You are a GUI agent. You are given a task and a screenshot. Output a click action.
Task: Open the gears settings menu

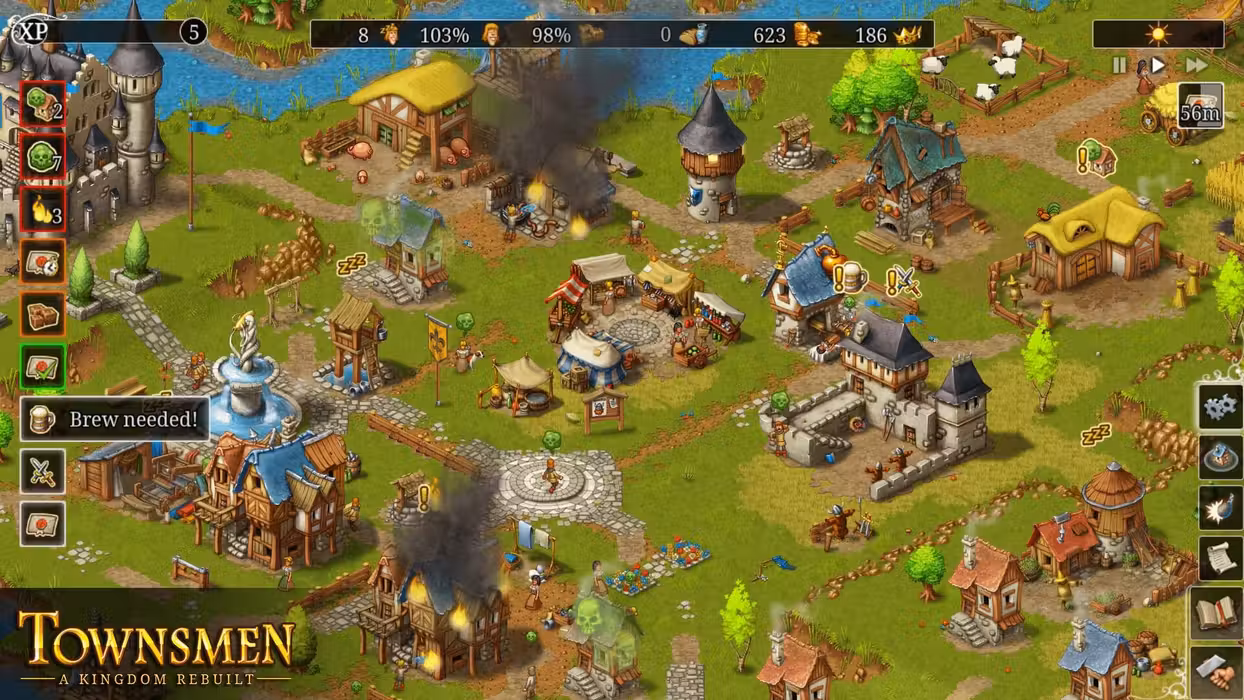coord(1220,407)
